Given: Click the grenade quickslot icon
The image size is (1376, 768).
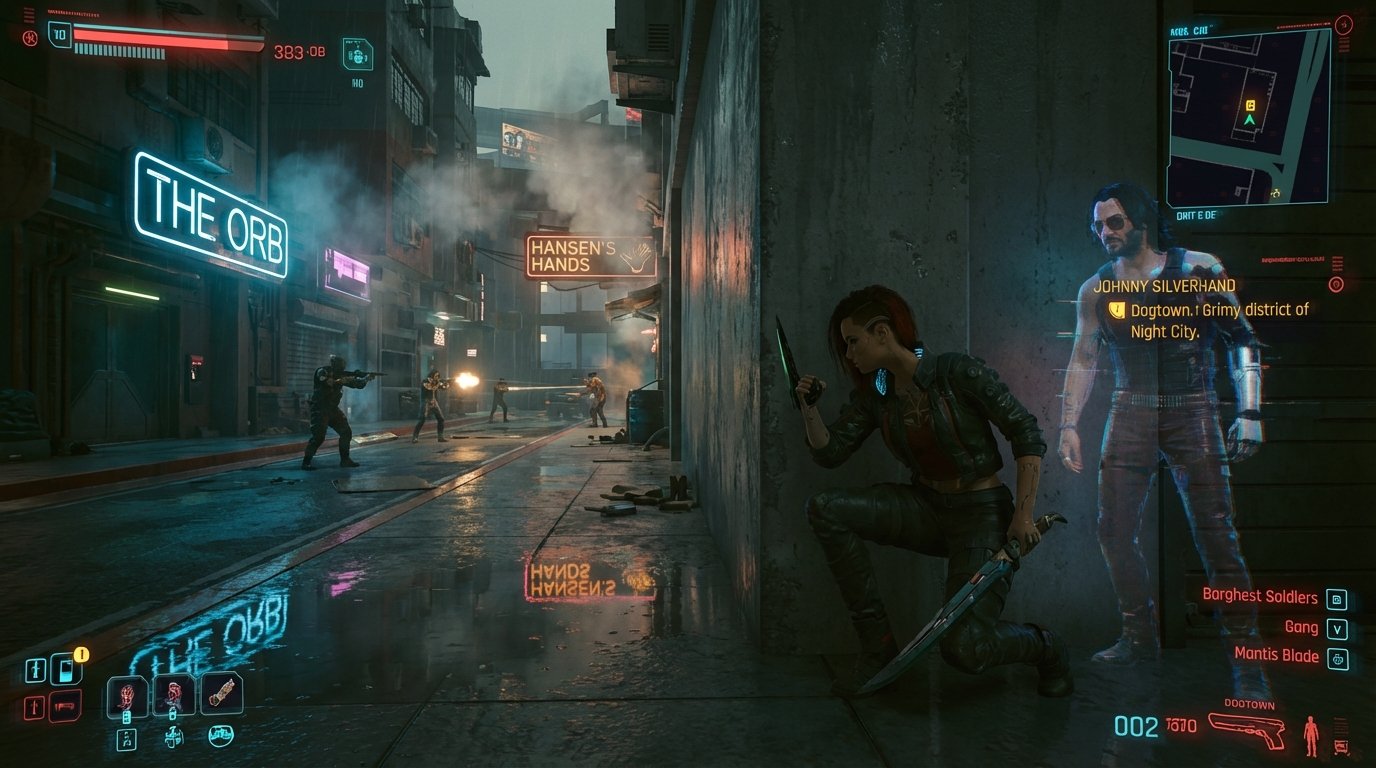Looking at the screenshot, I should 173,695.
